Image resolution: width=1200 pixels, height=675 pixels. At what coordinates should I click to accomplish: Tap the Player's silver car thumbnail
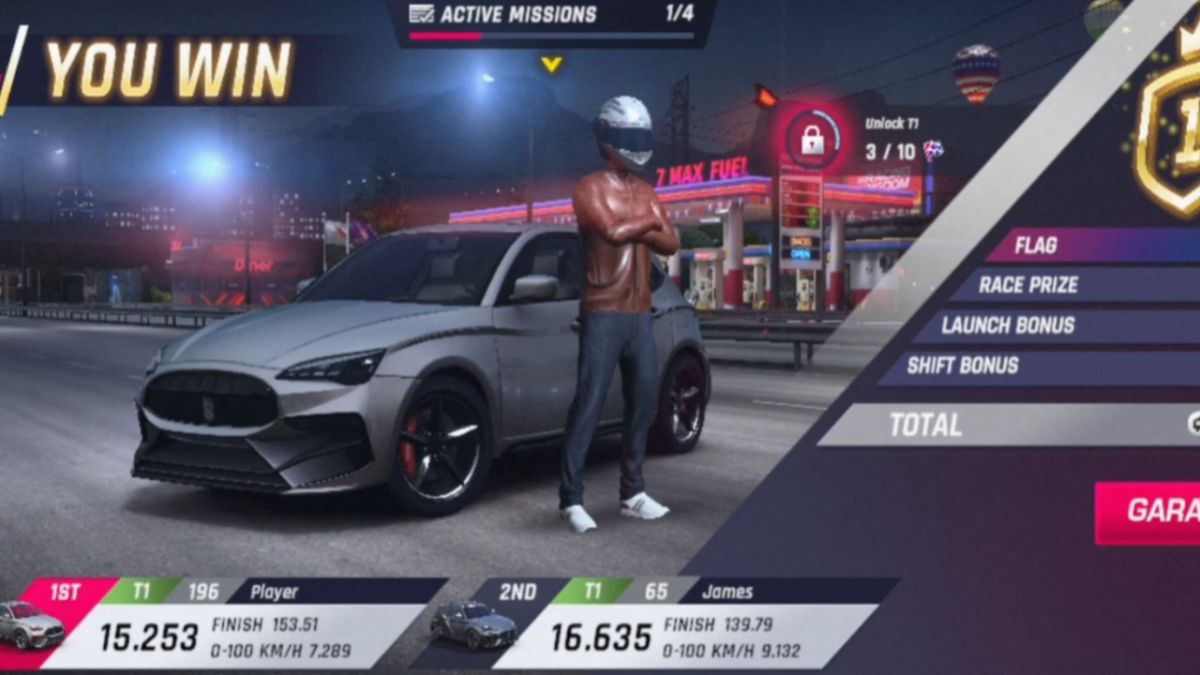tap(32, 627)
